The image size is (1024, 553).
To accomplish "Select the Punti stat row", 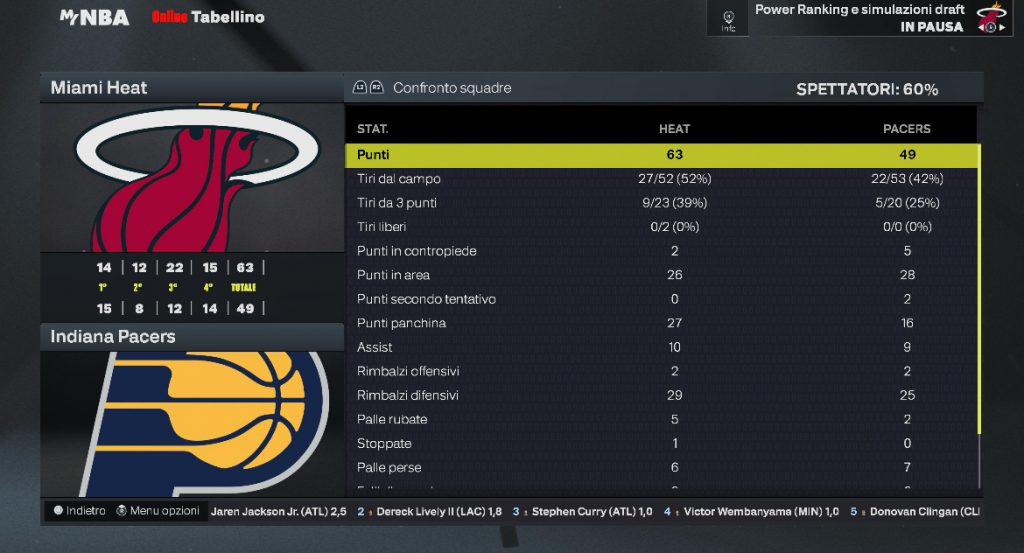I will click(660, 155).
